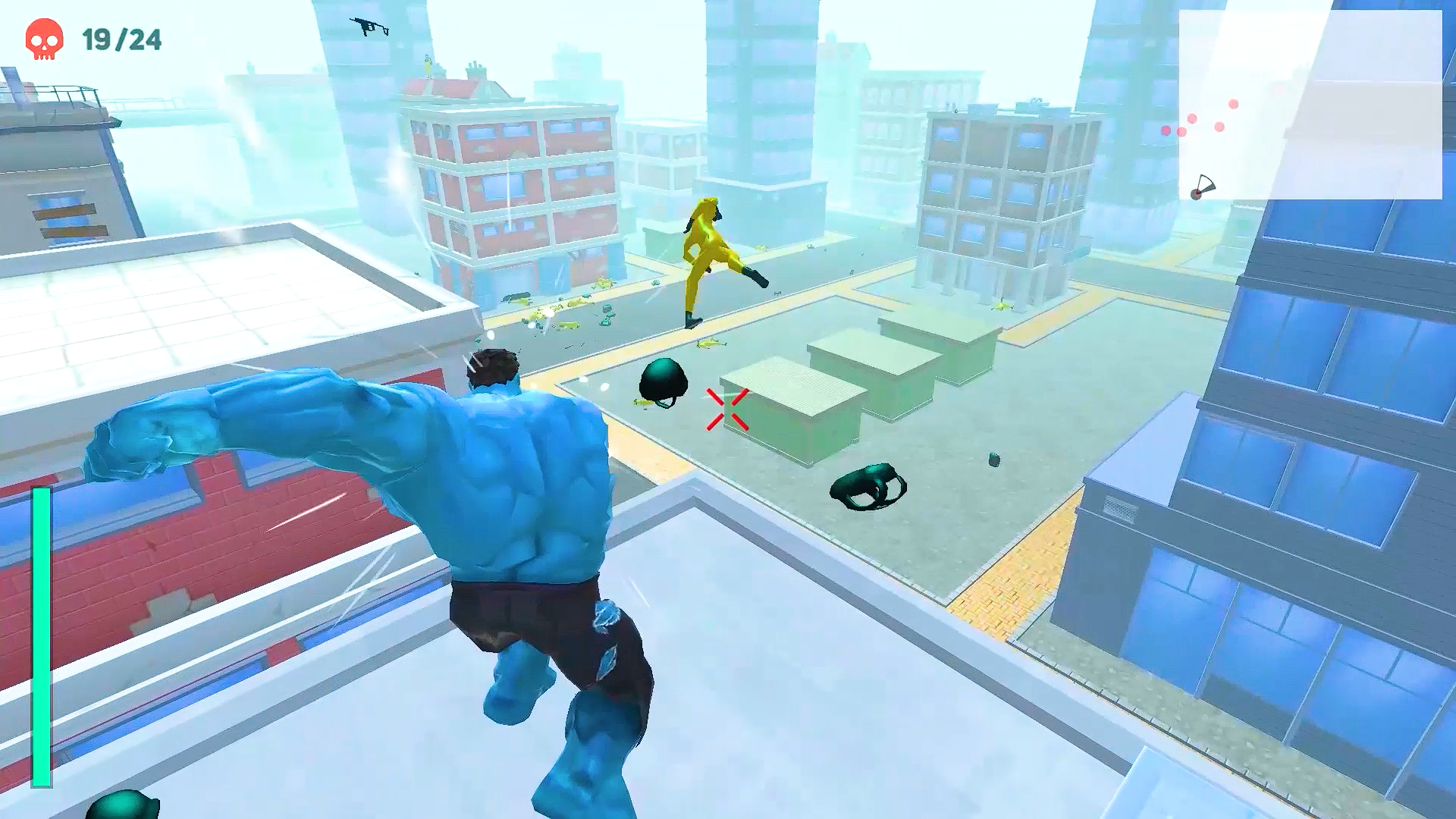
Task: Toggle the pair of red dots clustered on minimap
Action: coord(1174,130)
